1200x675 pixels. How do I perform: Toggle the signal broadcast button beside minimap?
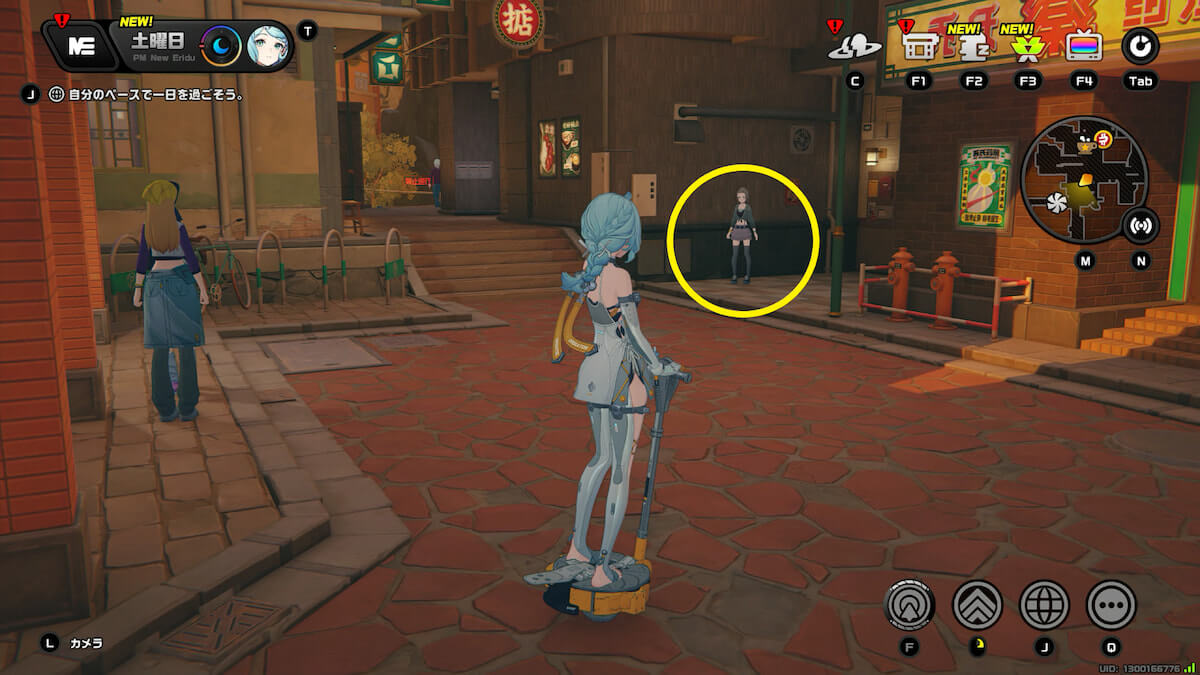pyautogui.click(x=1139, y=225)
